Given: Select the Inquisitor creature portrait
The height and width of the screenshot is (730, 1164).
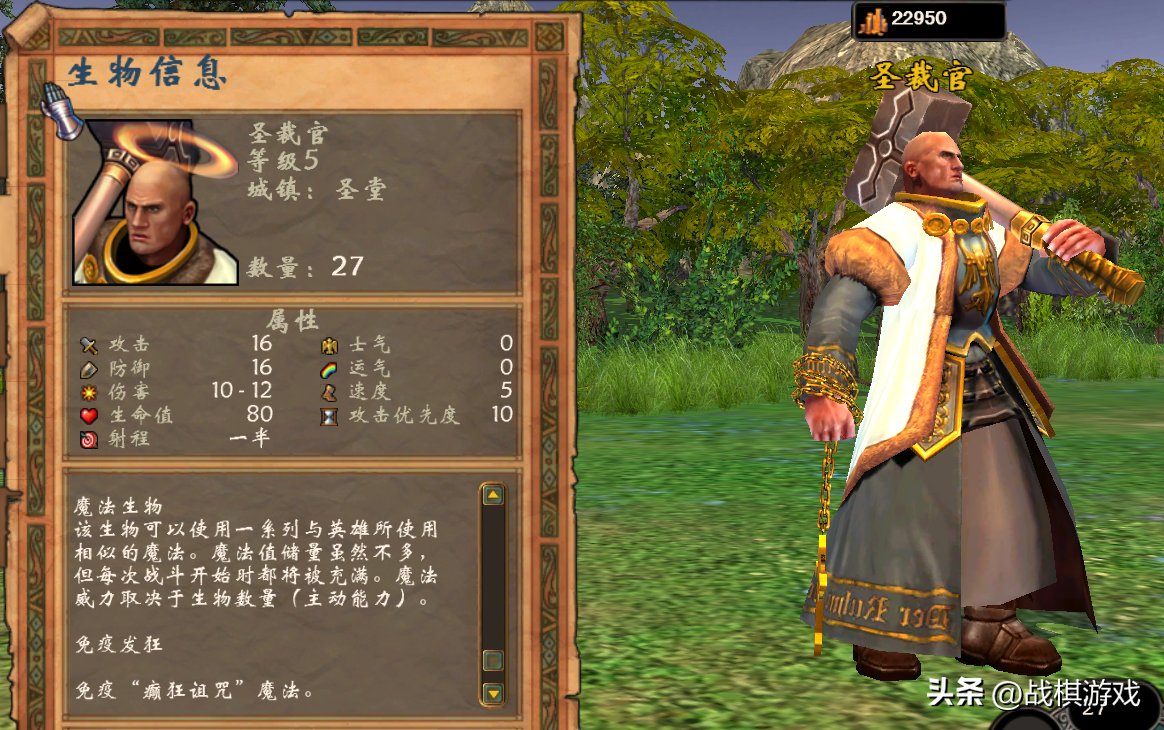Looking at the screenshot, I should [x=155, y=203].
